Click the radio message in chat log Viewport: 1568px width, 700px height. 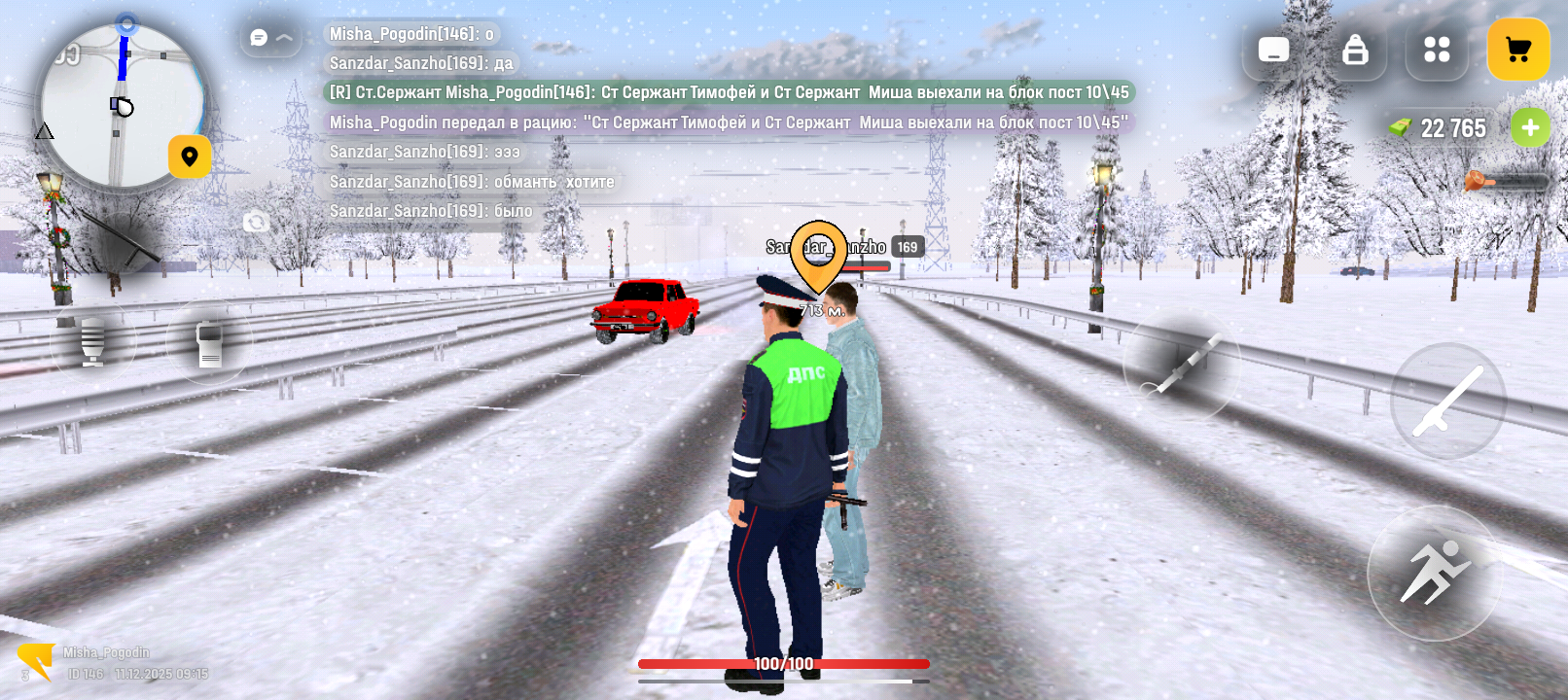tap(728, 92)
